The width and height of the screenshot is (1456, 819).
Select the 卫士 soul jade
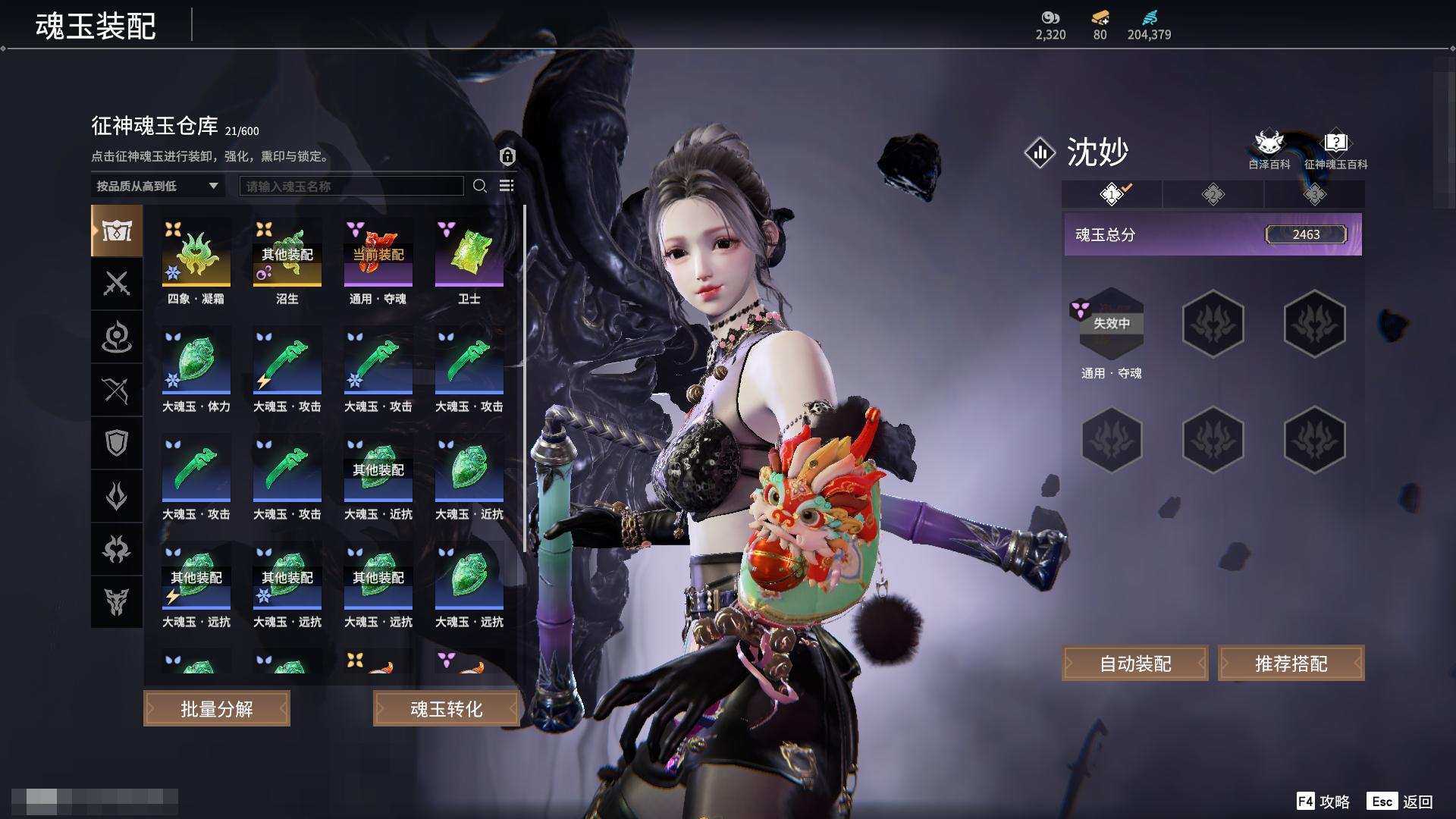tap(469, 253)
